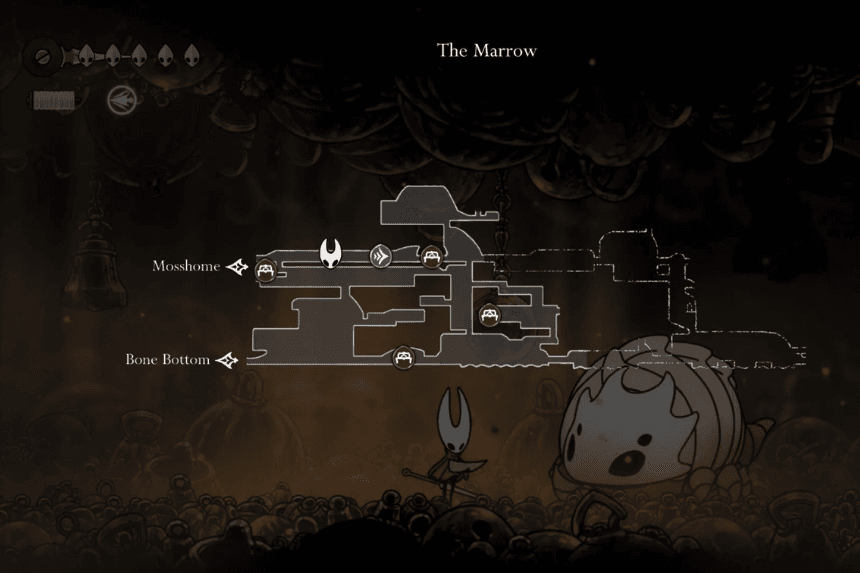Pick the bench marker in the bottom corridor

coord(402,356)
